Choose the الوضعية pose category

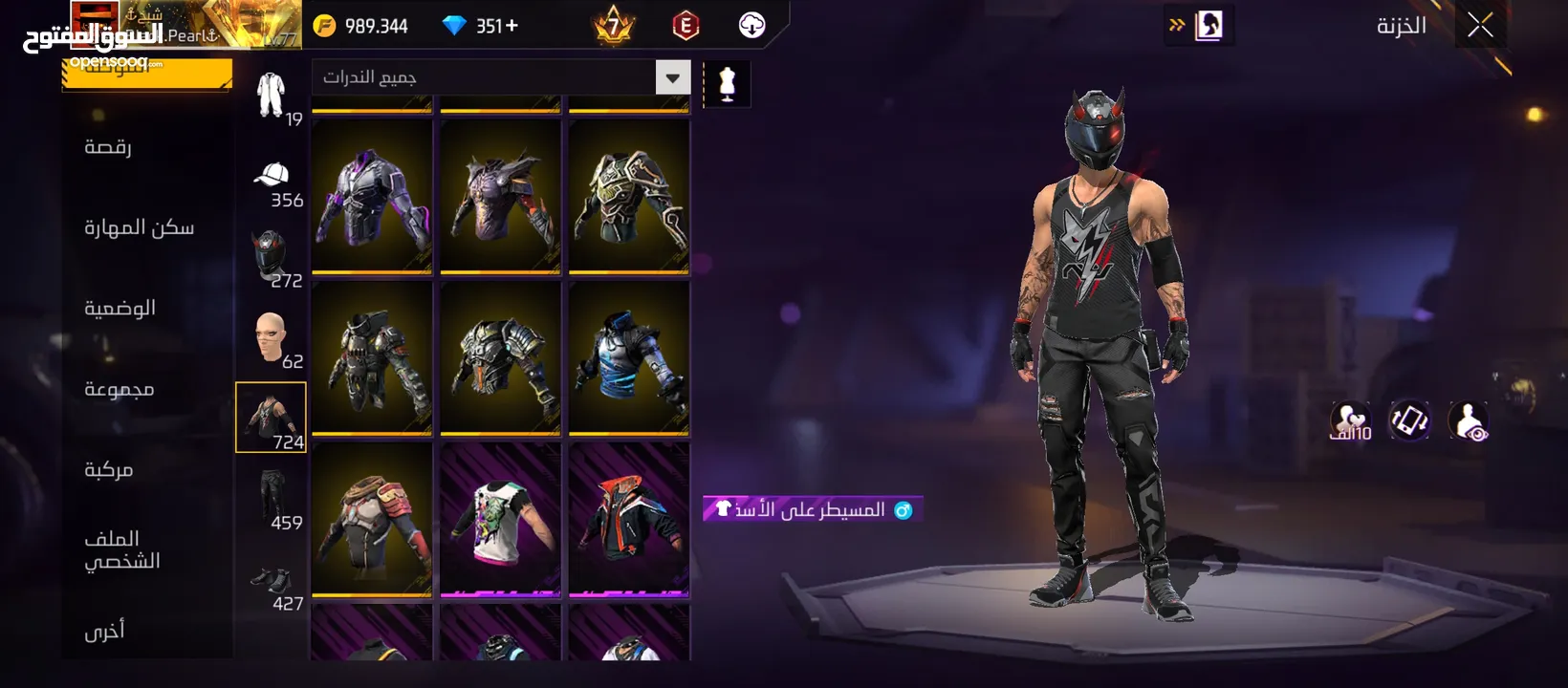pyautogui.click(x=120, y=308)
